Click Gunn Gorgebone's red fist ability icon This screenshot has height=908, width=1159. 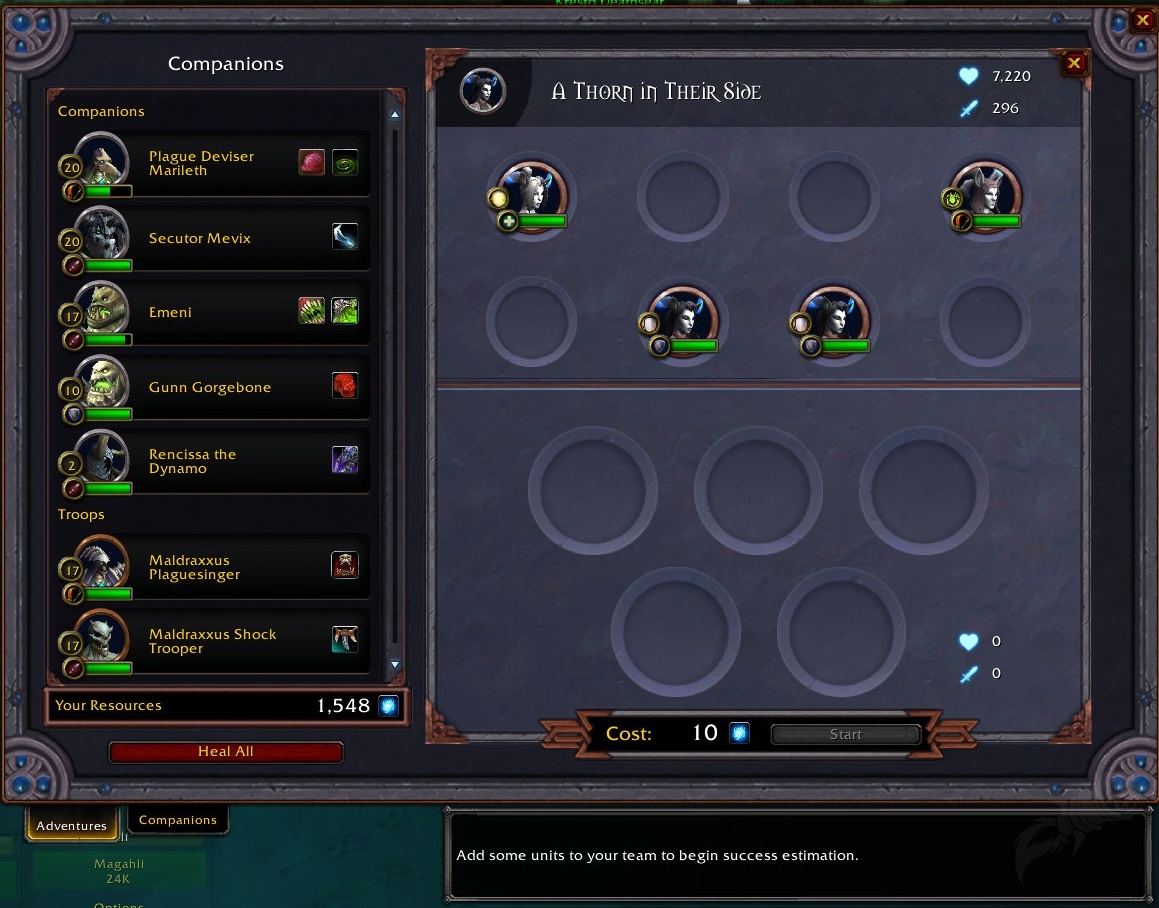pos(345,386)
